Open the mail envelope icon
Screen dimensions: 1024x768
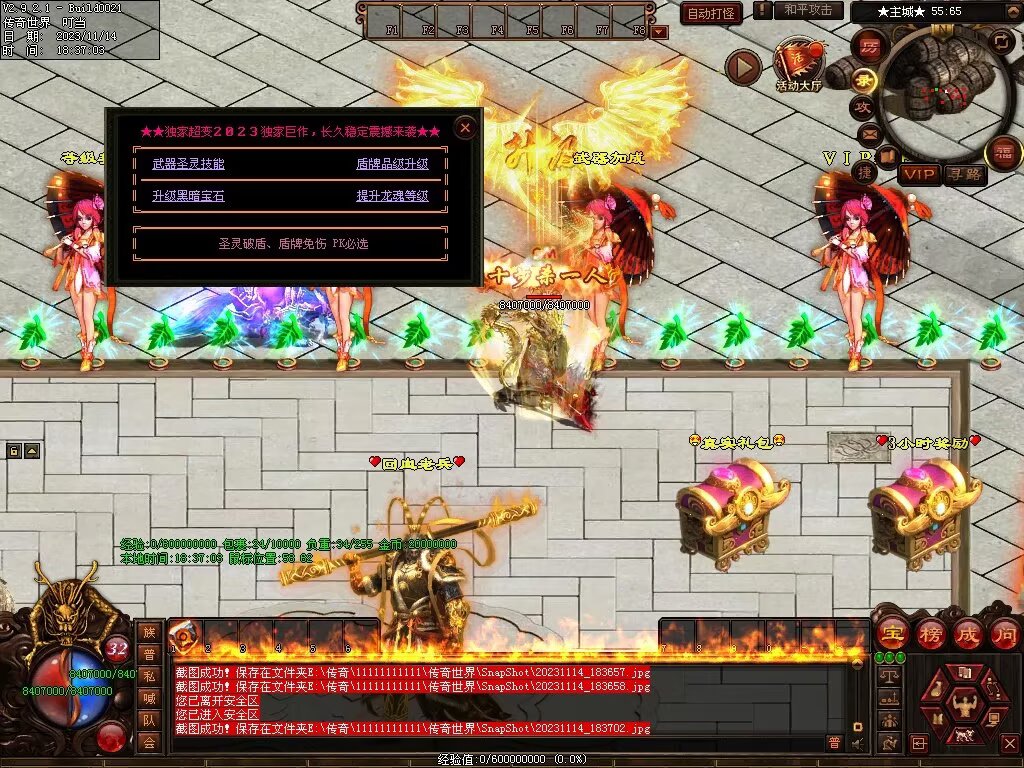[x=868, y=133]
